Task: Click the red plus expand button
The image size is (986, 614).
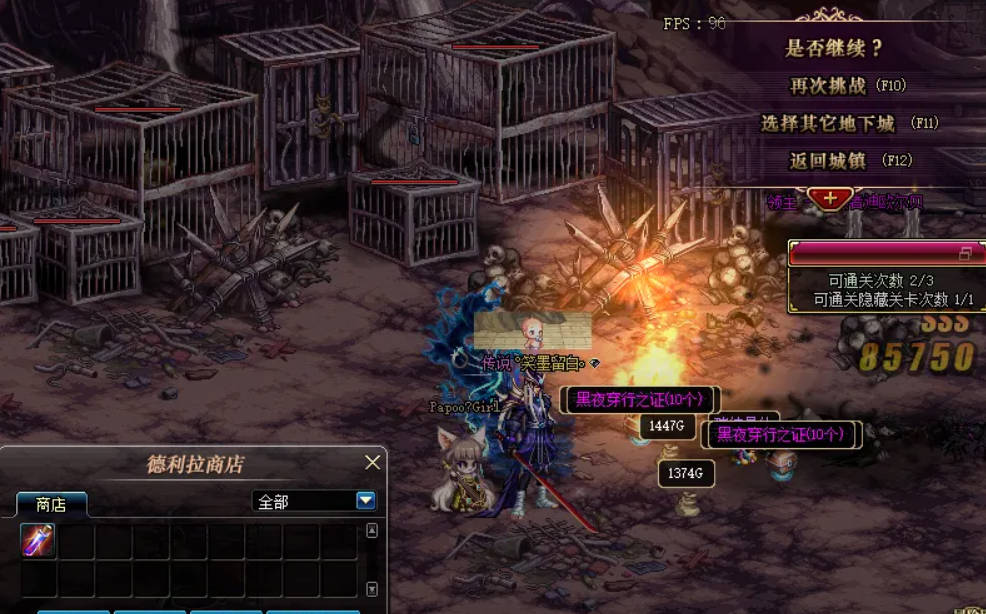Action: click(x=831, y=198)
